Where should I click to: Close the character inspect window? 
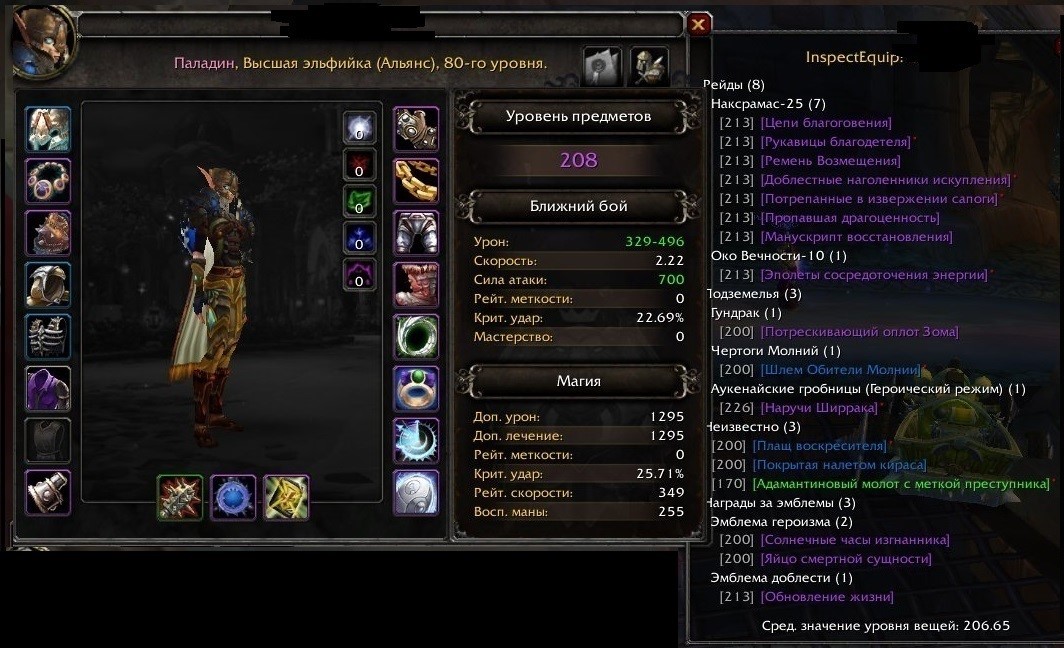[x=699, y=24]
